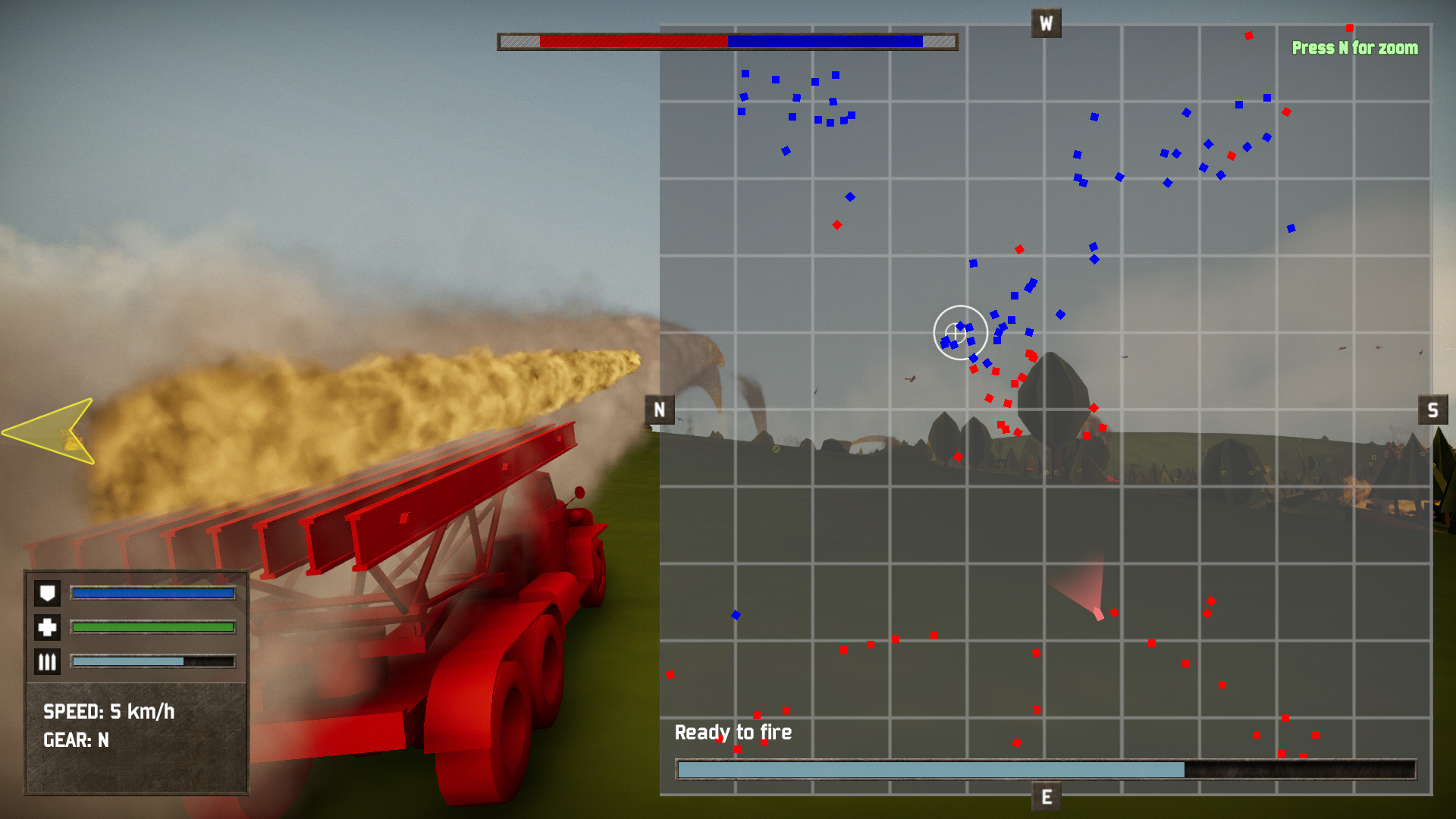The width and height of the screenshot is (1456, 819).
Task: Expand the GEAR: N indicator
Action: [x=77, y=741]
